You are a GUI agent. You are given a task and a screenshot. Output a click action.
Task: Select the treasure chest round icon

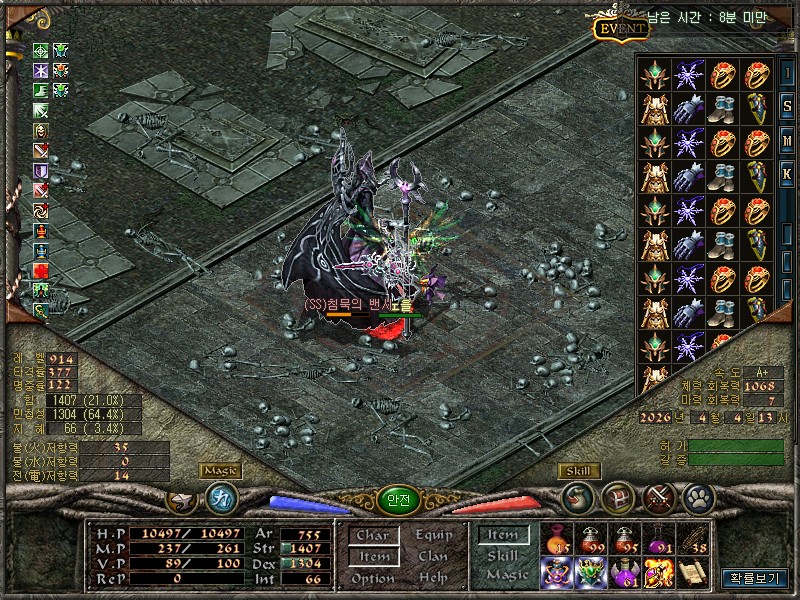point(618,496)
